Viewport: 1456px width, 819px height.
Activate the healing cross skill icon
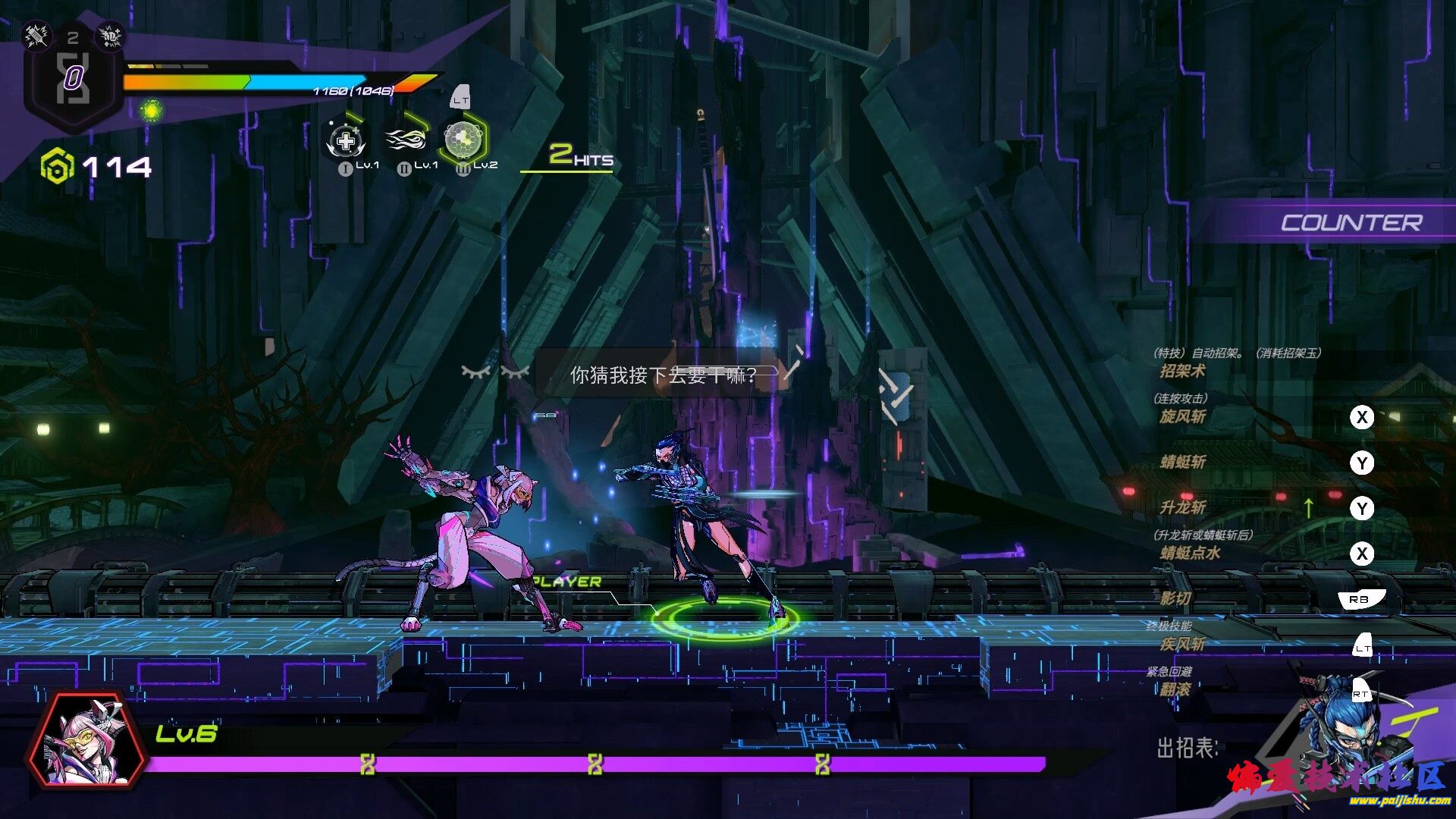346,141
